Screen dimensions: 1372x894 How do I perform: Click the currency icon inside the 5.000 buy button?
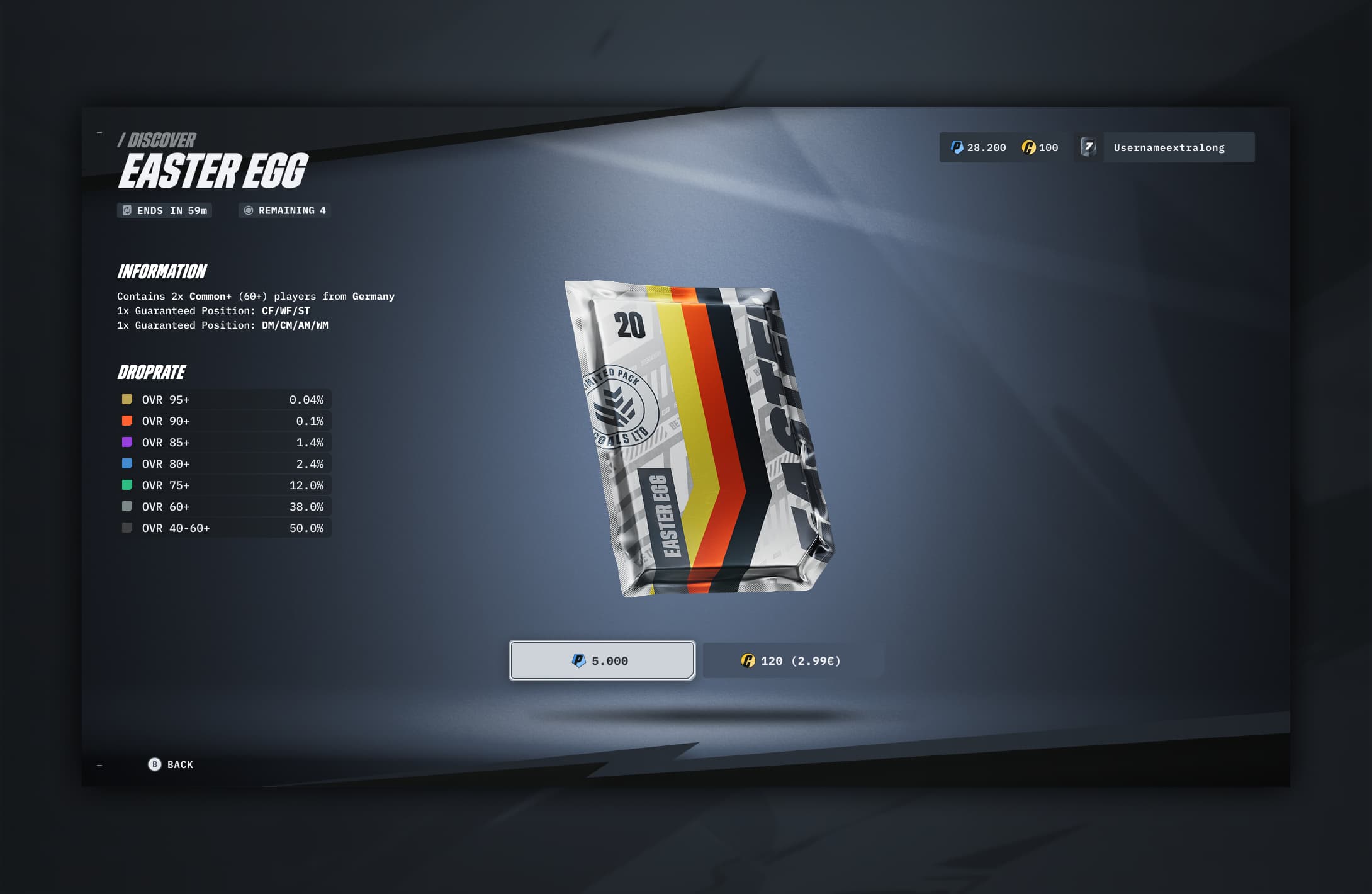[x=580, y=660]
